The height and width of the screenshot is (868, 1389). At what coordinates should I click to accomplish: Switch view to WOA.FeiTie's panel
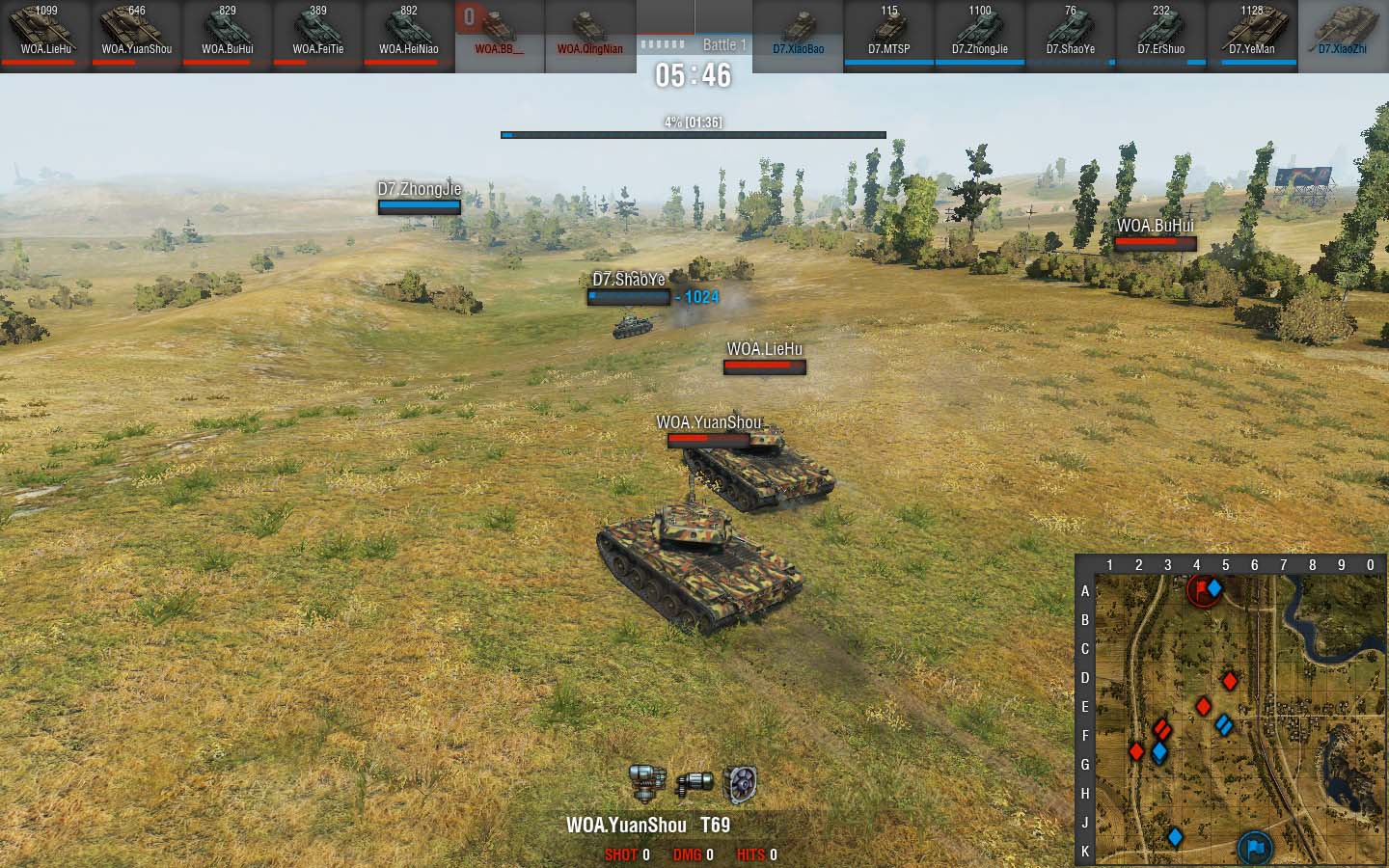[317, 35]
